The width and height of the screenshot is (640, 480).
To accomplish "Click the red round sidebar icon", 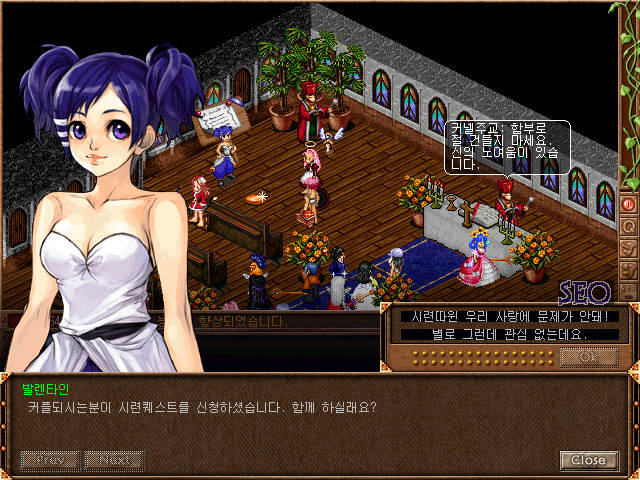I will coord(629,203).
